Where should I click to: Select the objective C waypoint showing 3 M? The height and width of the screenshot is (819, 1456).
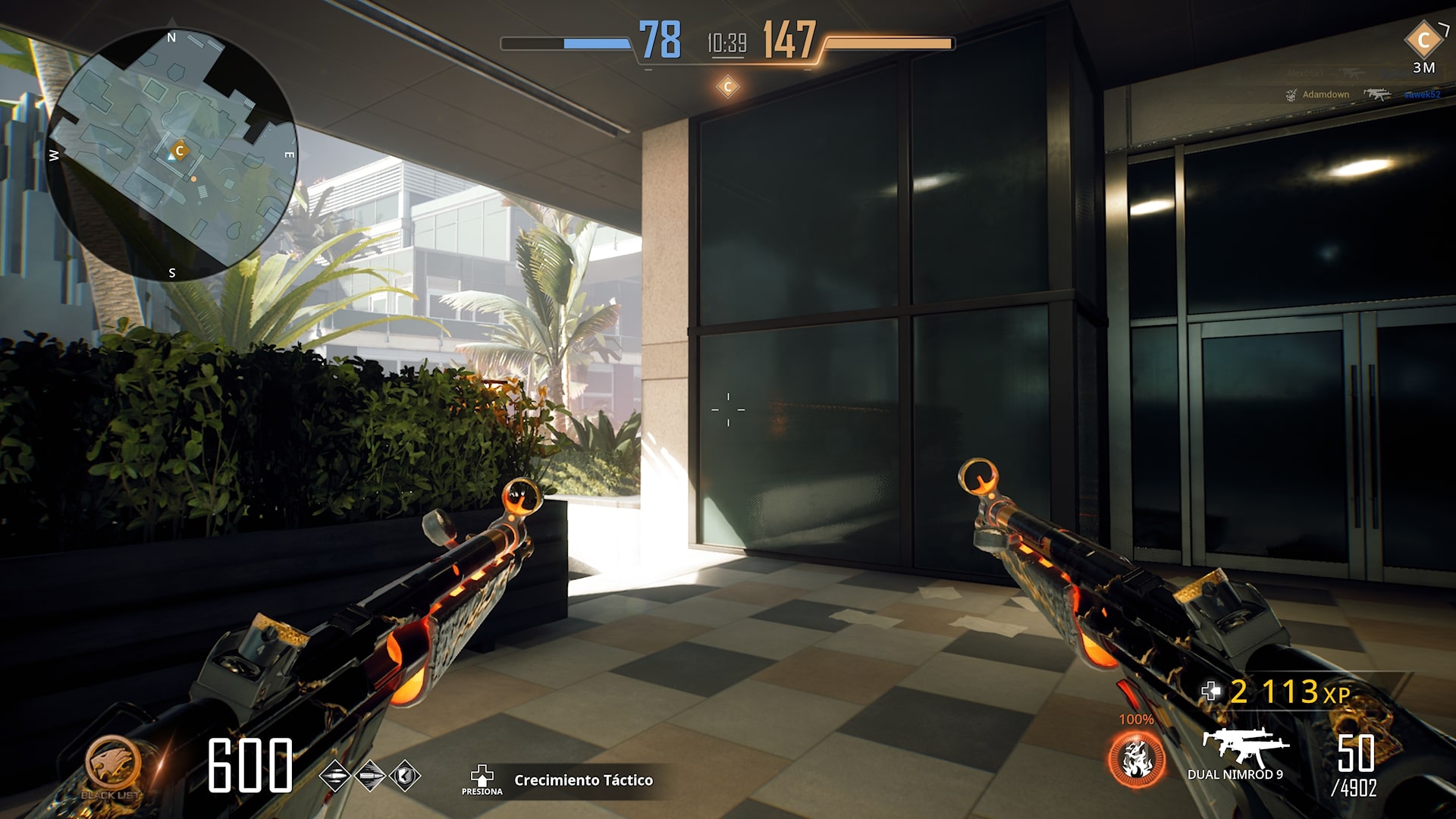click(1423, 41)
